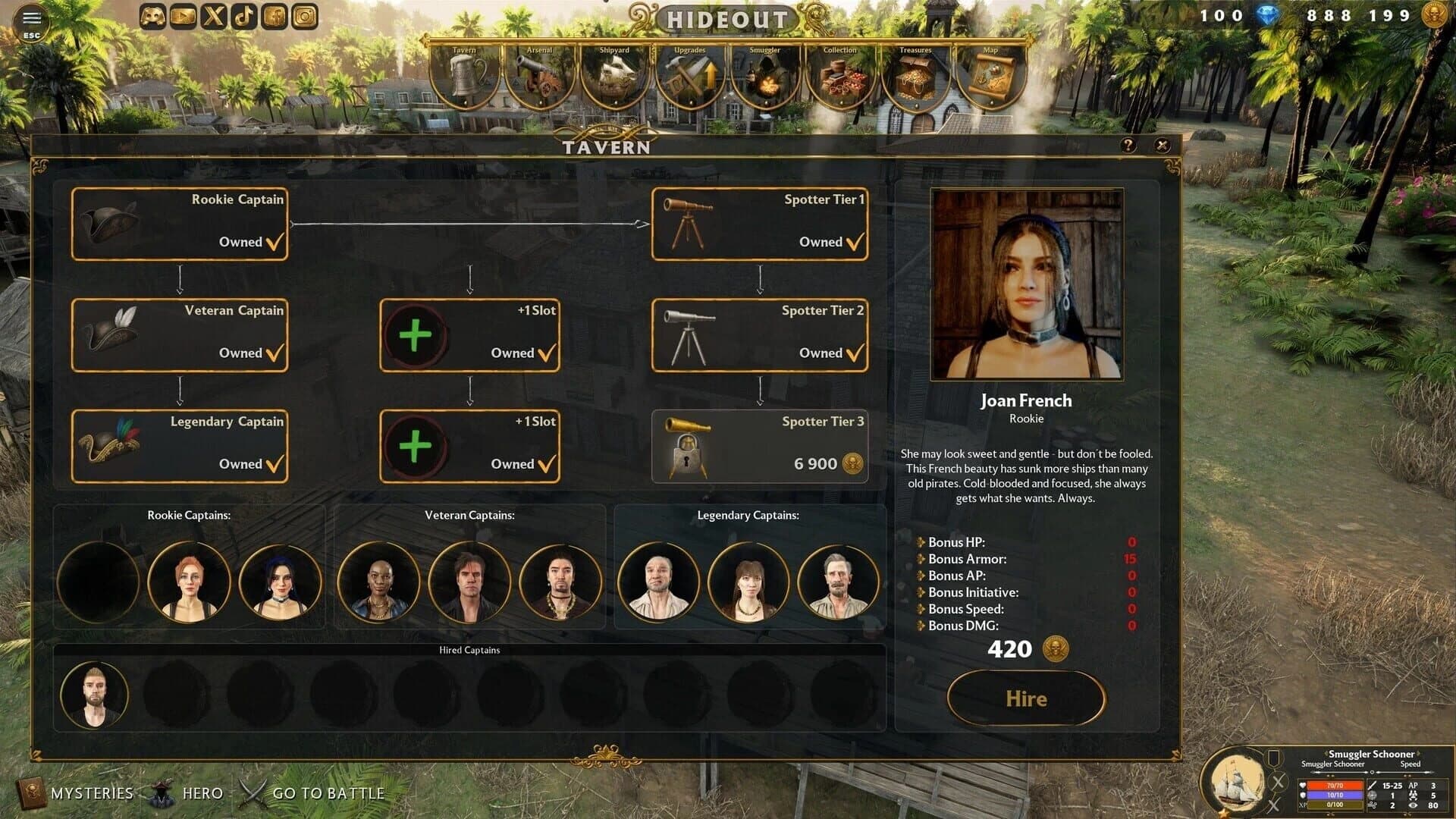
Task: Select the Veteran Captain upgrade node
Action: coord(179,334)
